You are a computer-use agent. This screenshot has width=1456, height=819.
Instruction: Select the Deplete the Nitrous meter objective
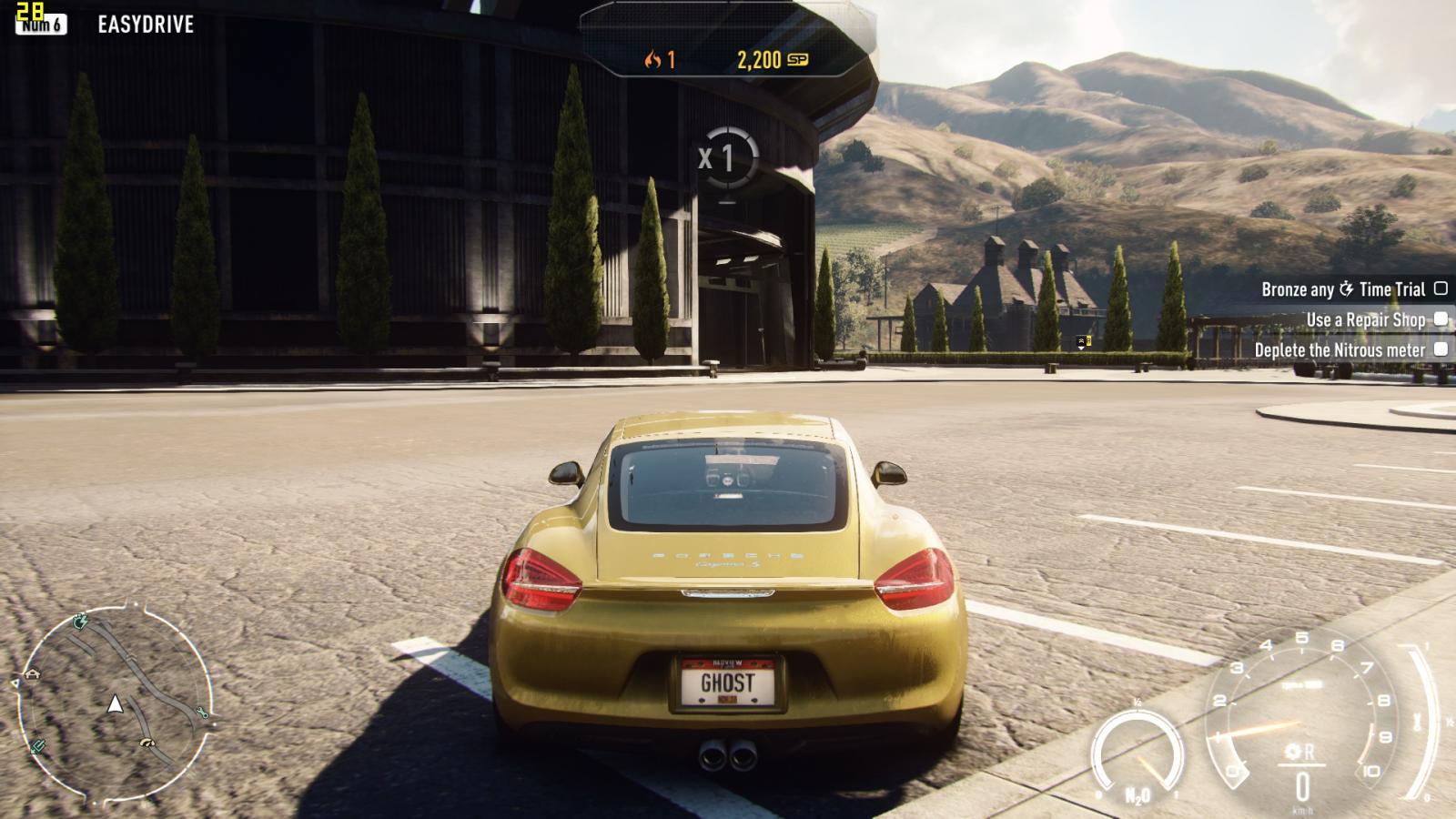(x=1339, y=349)
